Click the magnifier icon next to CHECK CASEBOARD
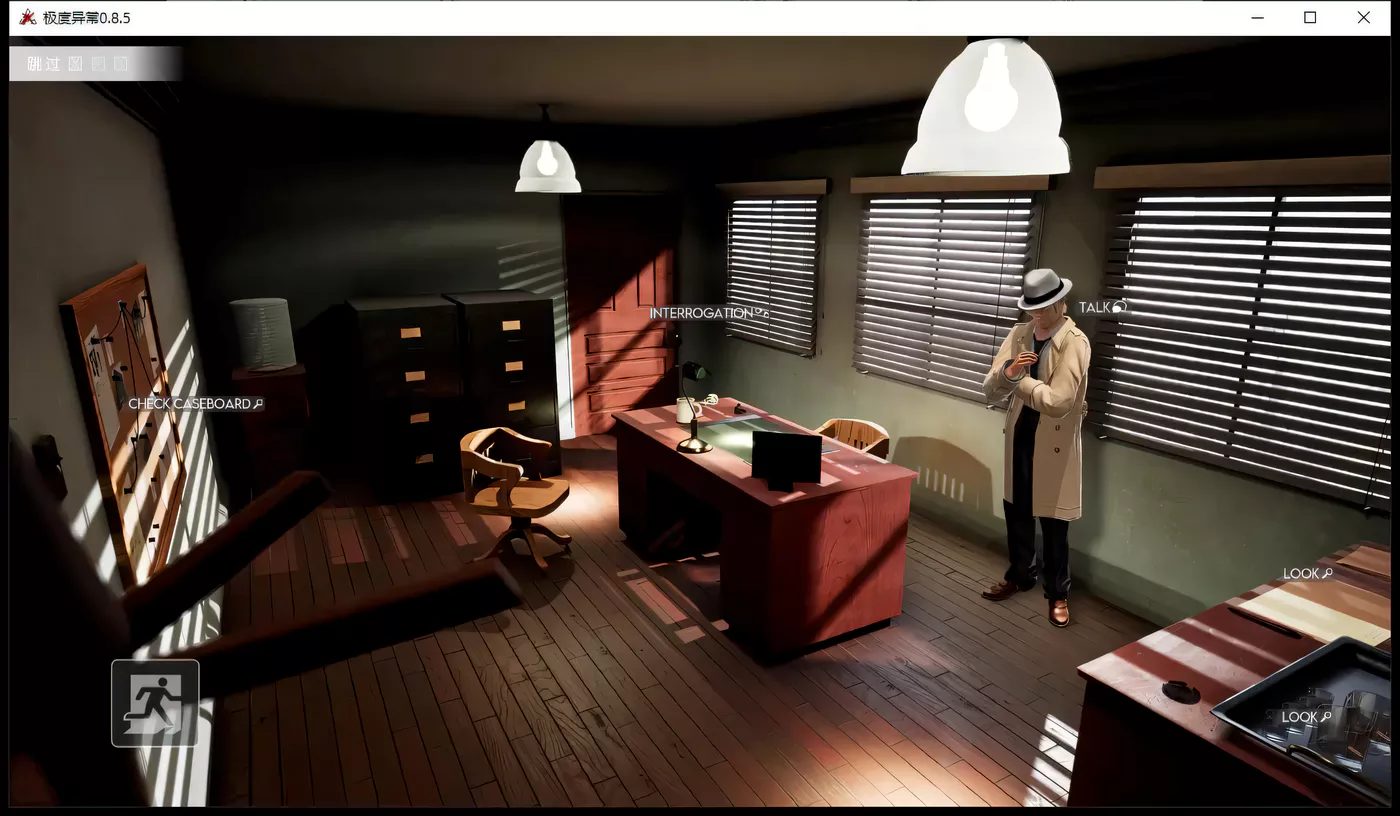1400x816 pixels. coord(260,403)
